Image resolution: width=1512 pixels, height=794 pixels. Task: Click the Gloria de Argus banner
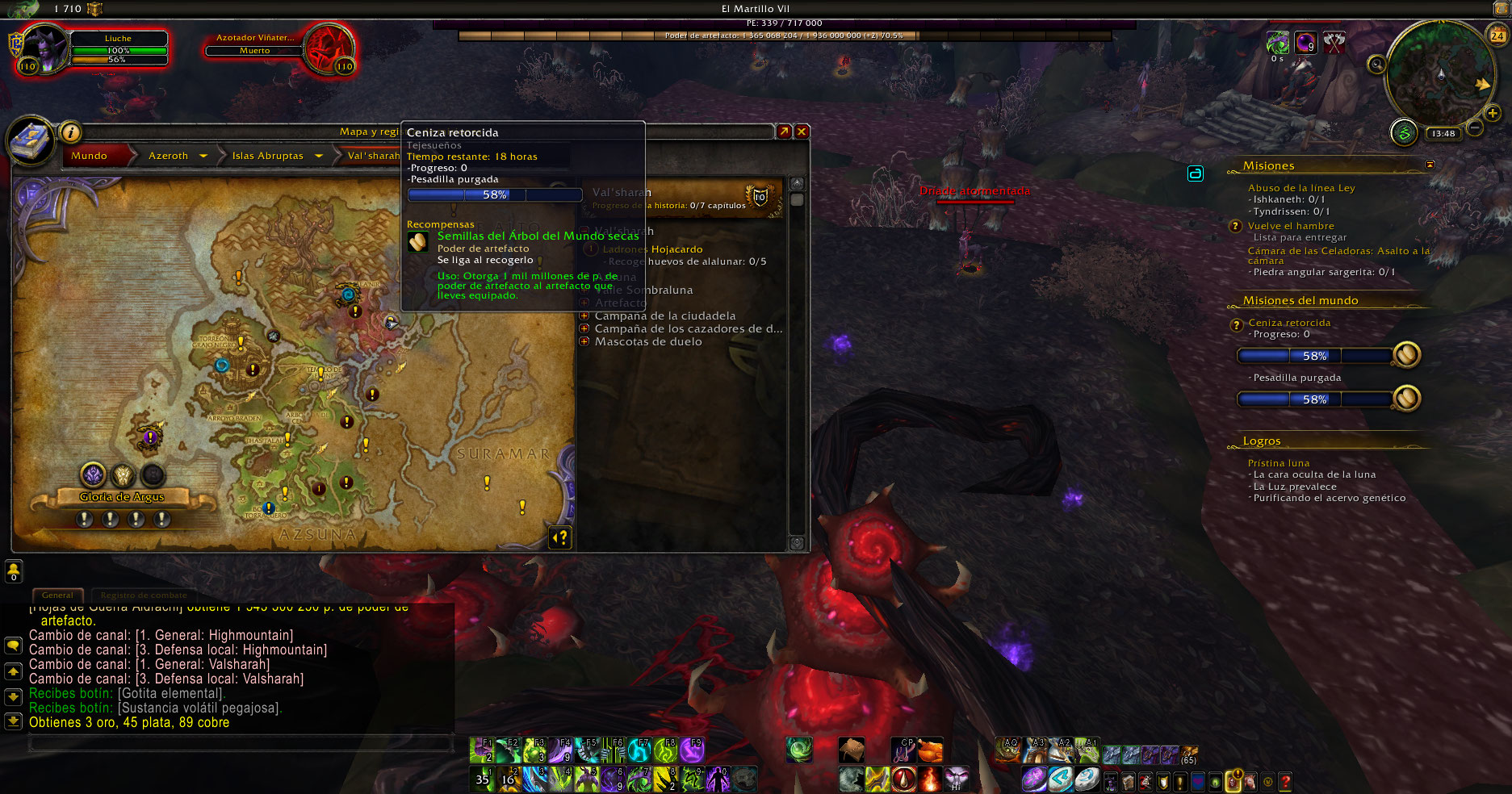[122, 497]
